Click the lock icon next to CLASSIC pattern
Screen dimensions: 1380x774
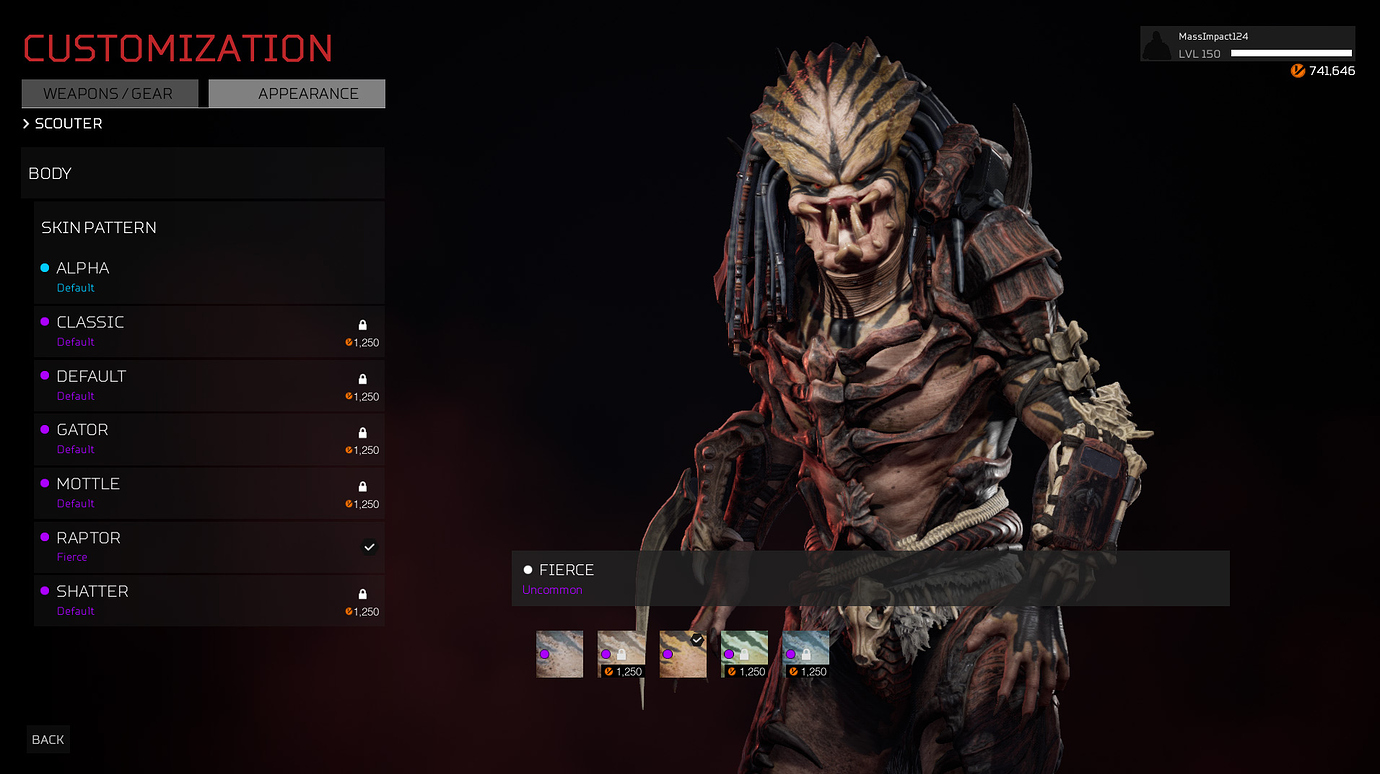[x=361, y=324]
